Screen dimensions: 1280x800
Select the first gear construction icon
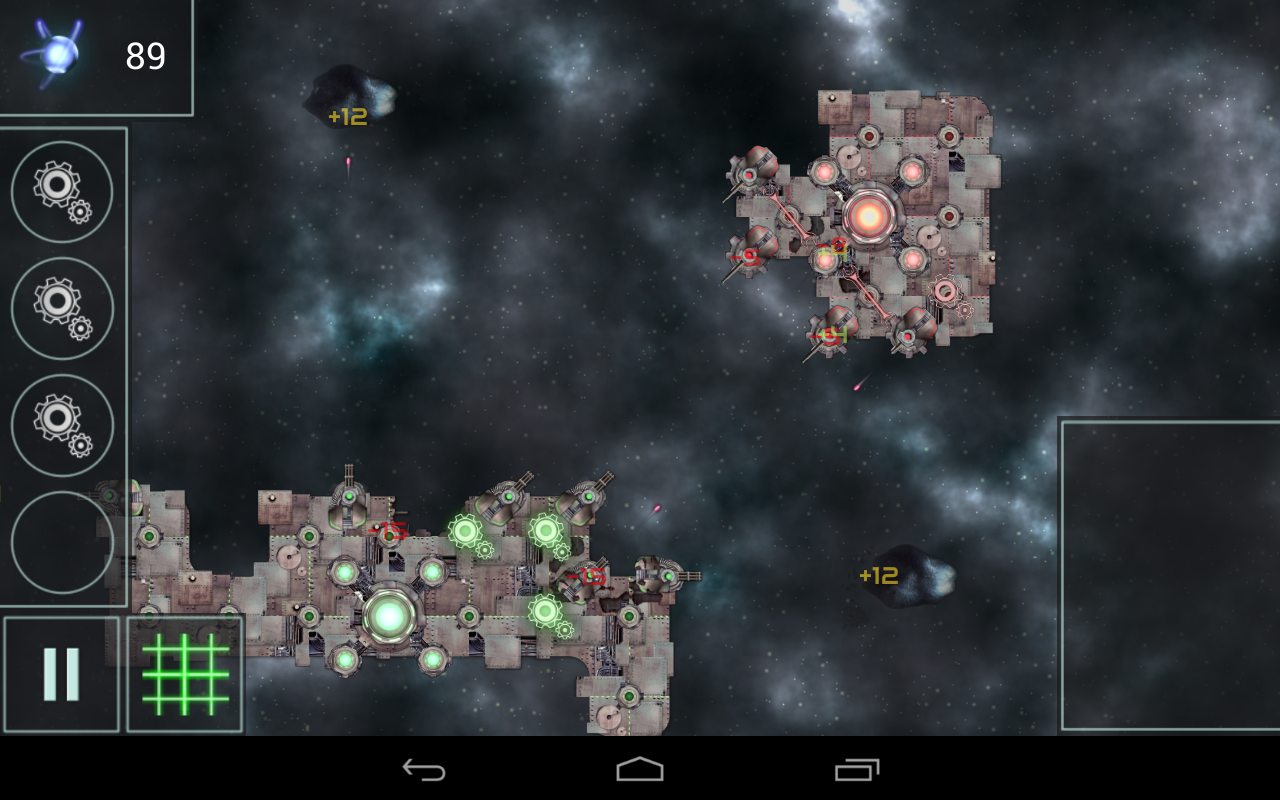61,193
